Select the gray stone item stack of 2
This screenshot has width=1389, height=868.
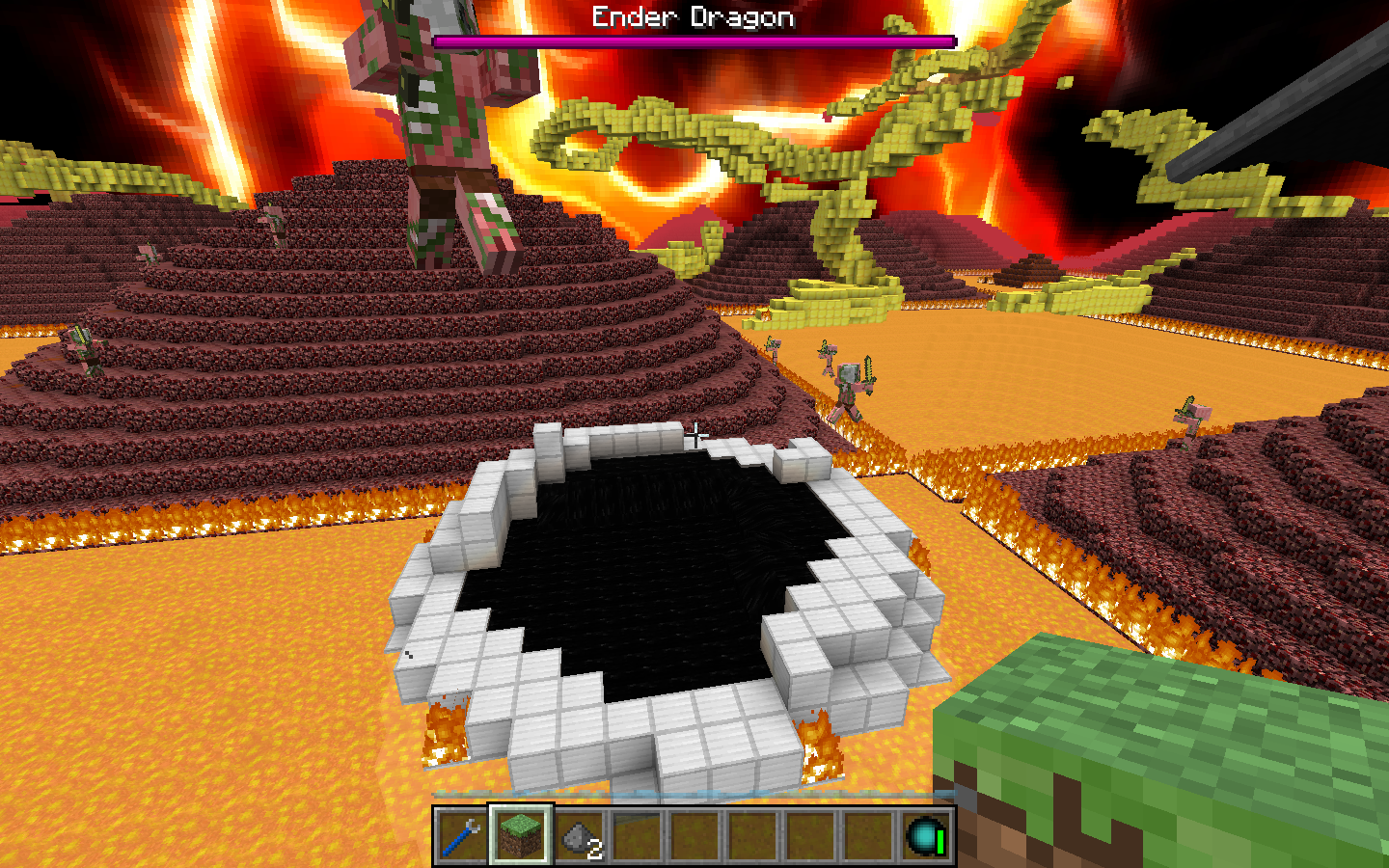[x=579, y=835]
